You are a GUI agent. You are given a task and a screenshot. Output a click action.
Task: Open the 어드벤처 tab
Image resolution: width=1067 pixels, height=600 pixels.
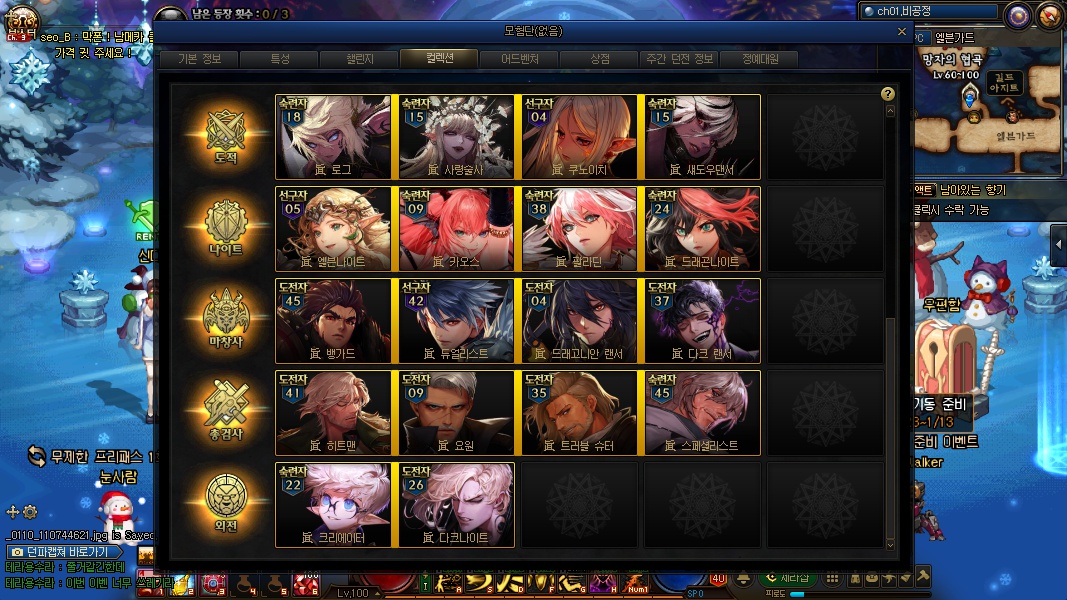coord(520,59)
